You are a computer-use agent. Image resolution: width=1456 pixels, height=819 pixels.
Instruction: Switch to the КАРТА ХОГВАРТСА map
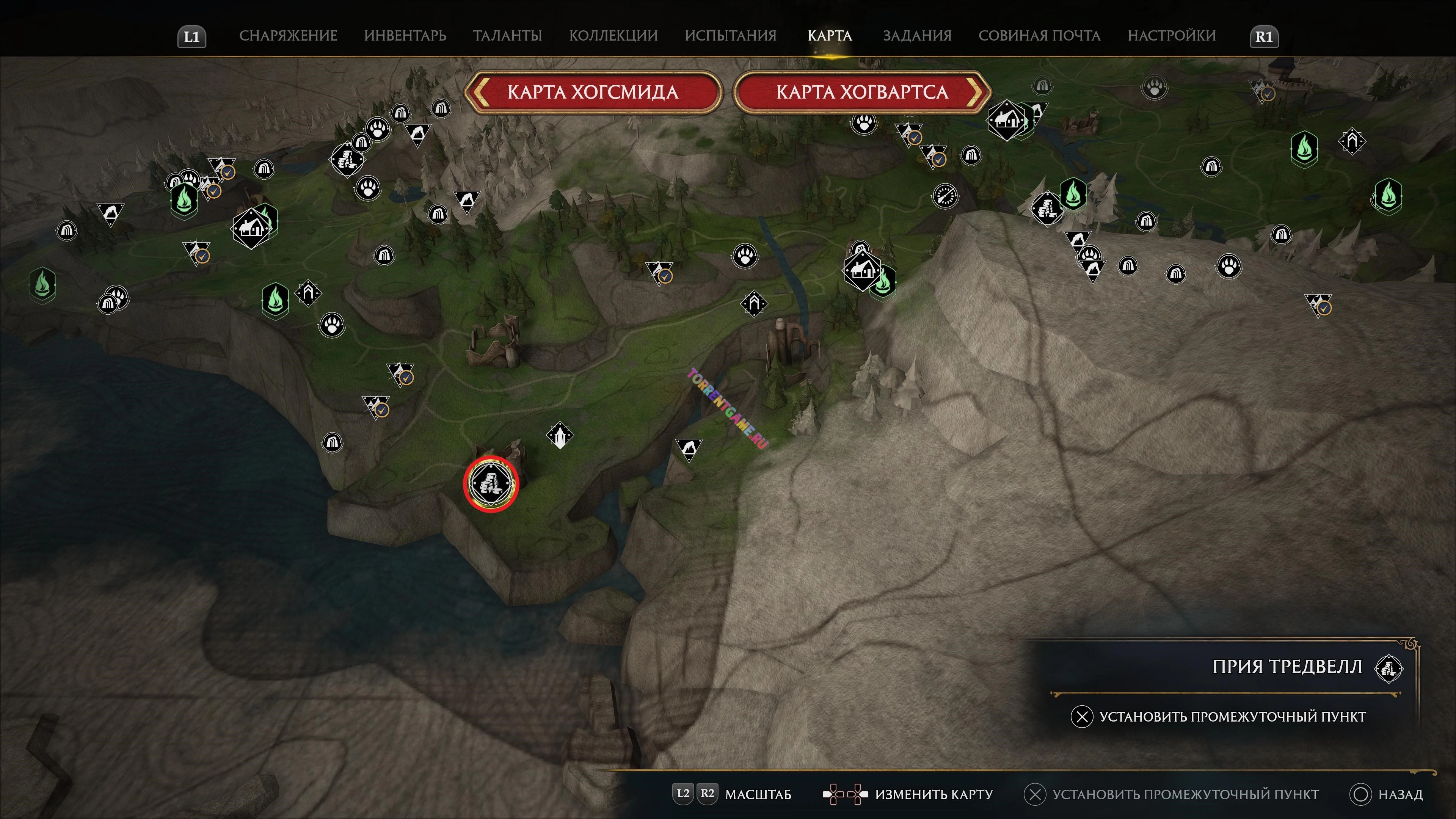[861, 92]
